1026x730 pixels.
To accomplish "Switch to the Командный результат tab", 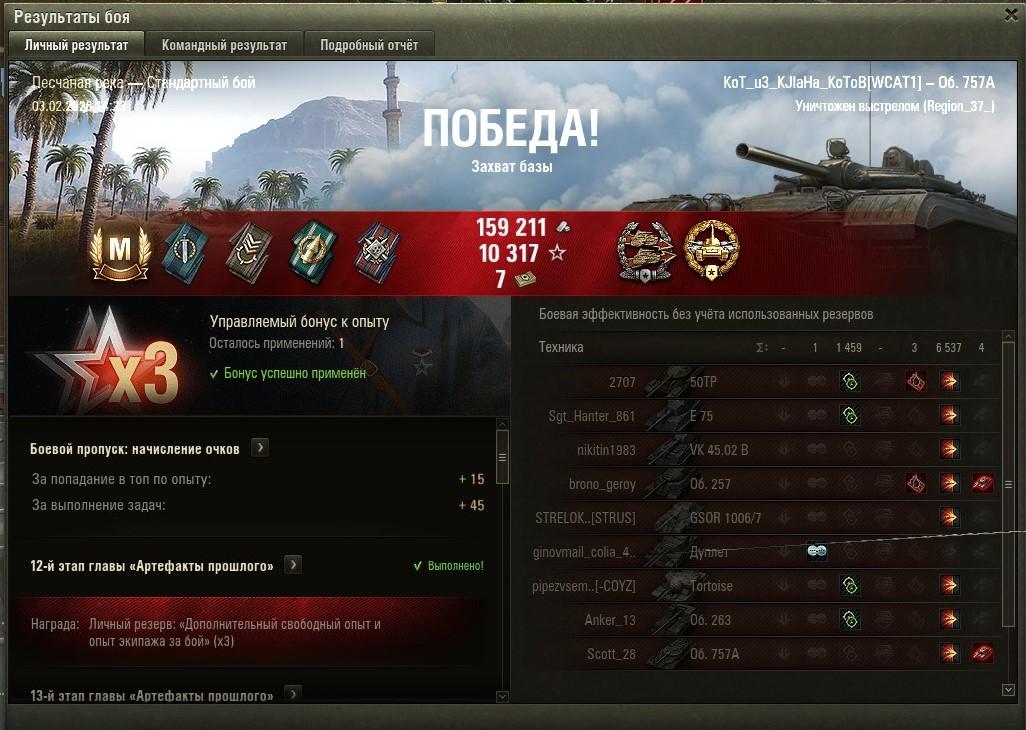I will pos(224,45).
